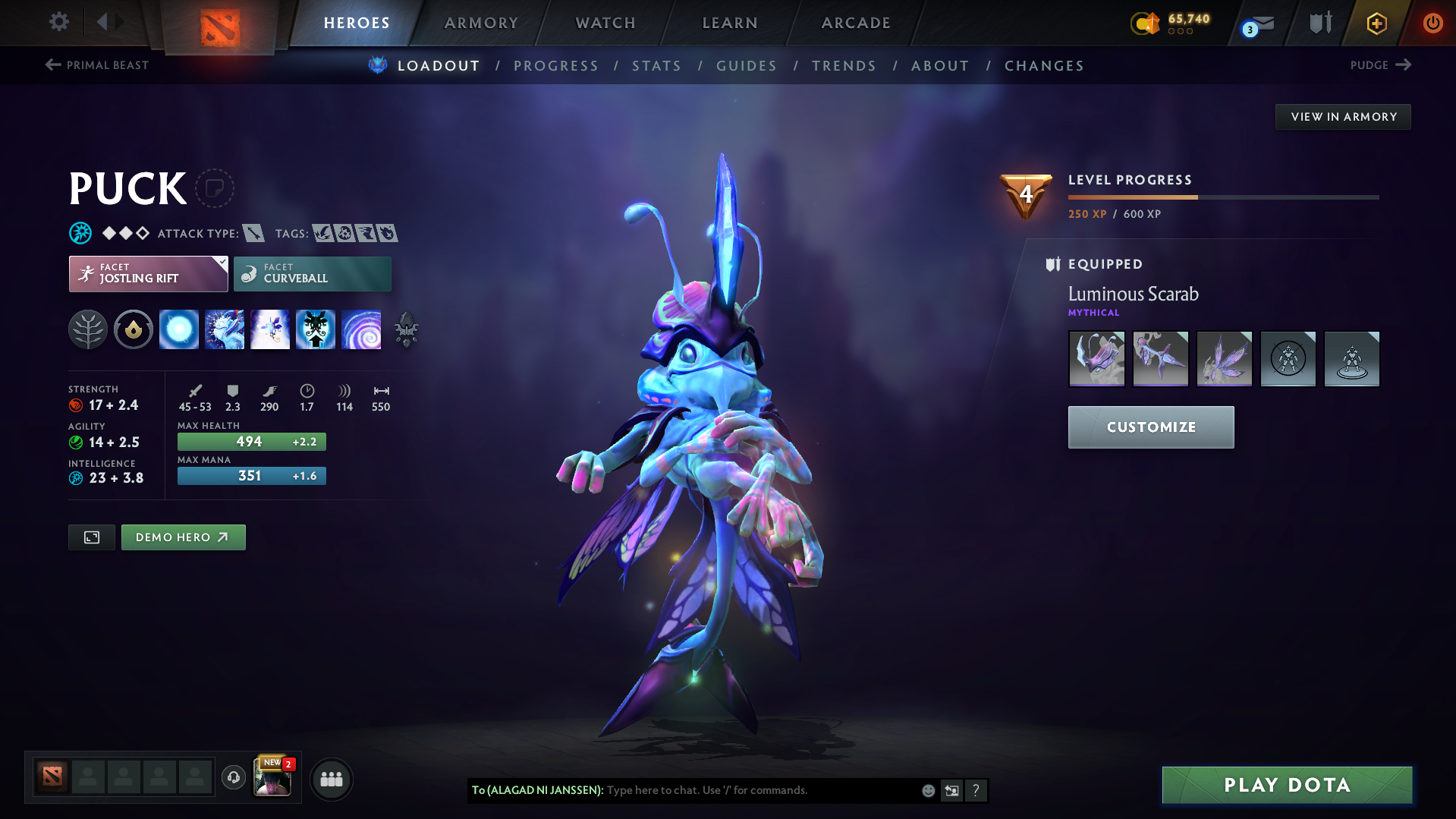
Task: Switch to the STATS tab
Action: tap(656, 65)
